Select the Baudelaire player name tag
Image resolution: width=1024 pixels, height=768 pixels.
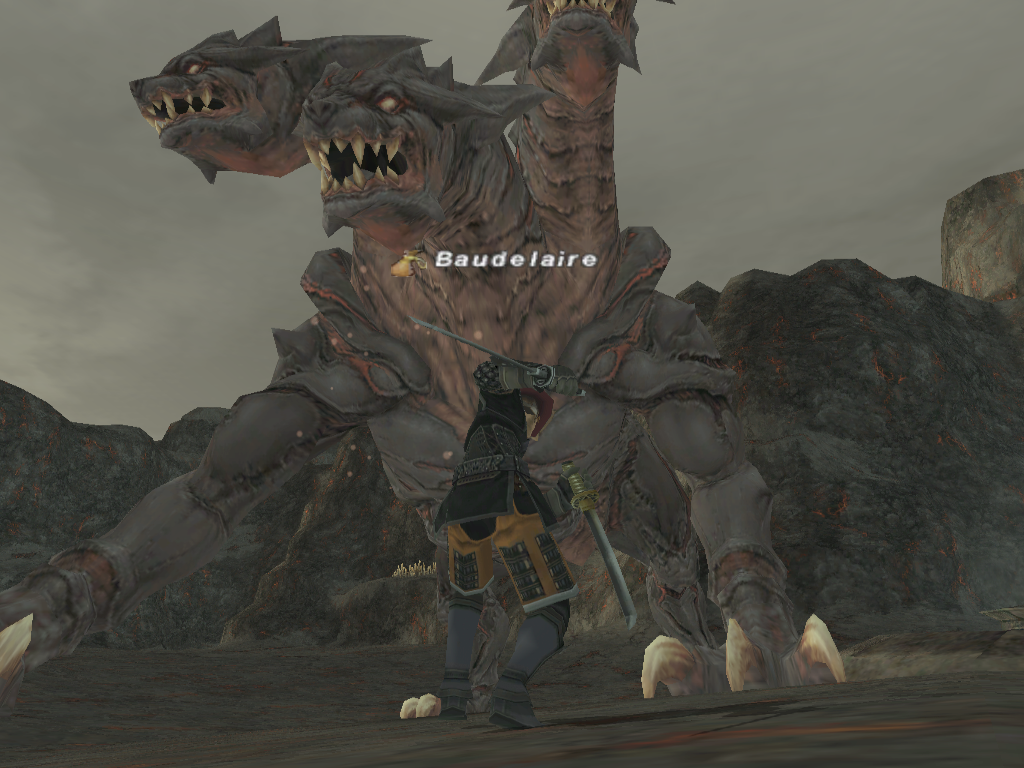click(515, 260)
